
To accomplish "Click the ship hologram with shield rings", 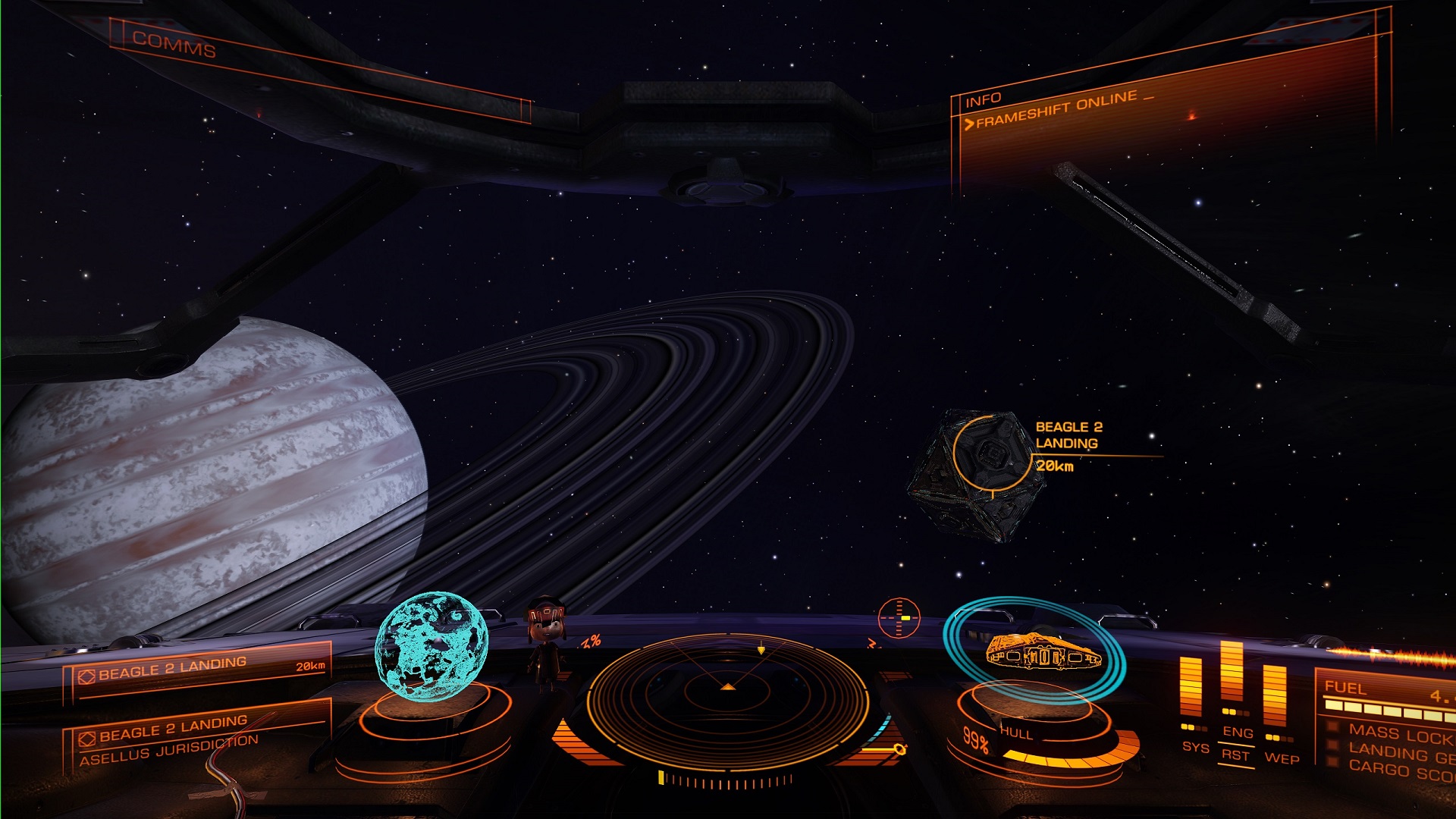I will tap(1036, 651).
